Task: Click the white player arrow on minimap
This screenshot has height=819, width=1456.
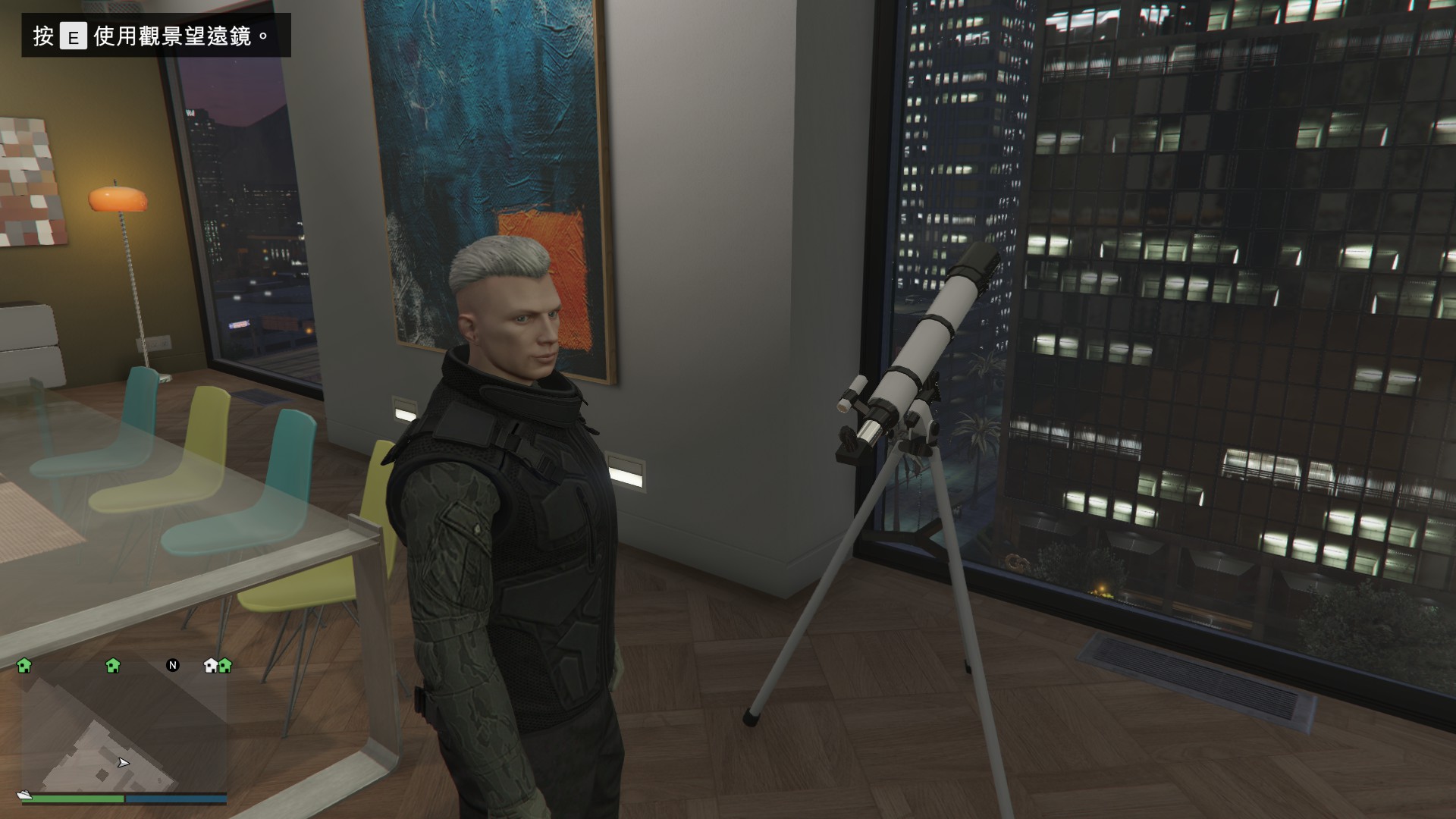Action: click(x=124, y=763)
